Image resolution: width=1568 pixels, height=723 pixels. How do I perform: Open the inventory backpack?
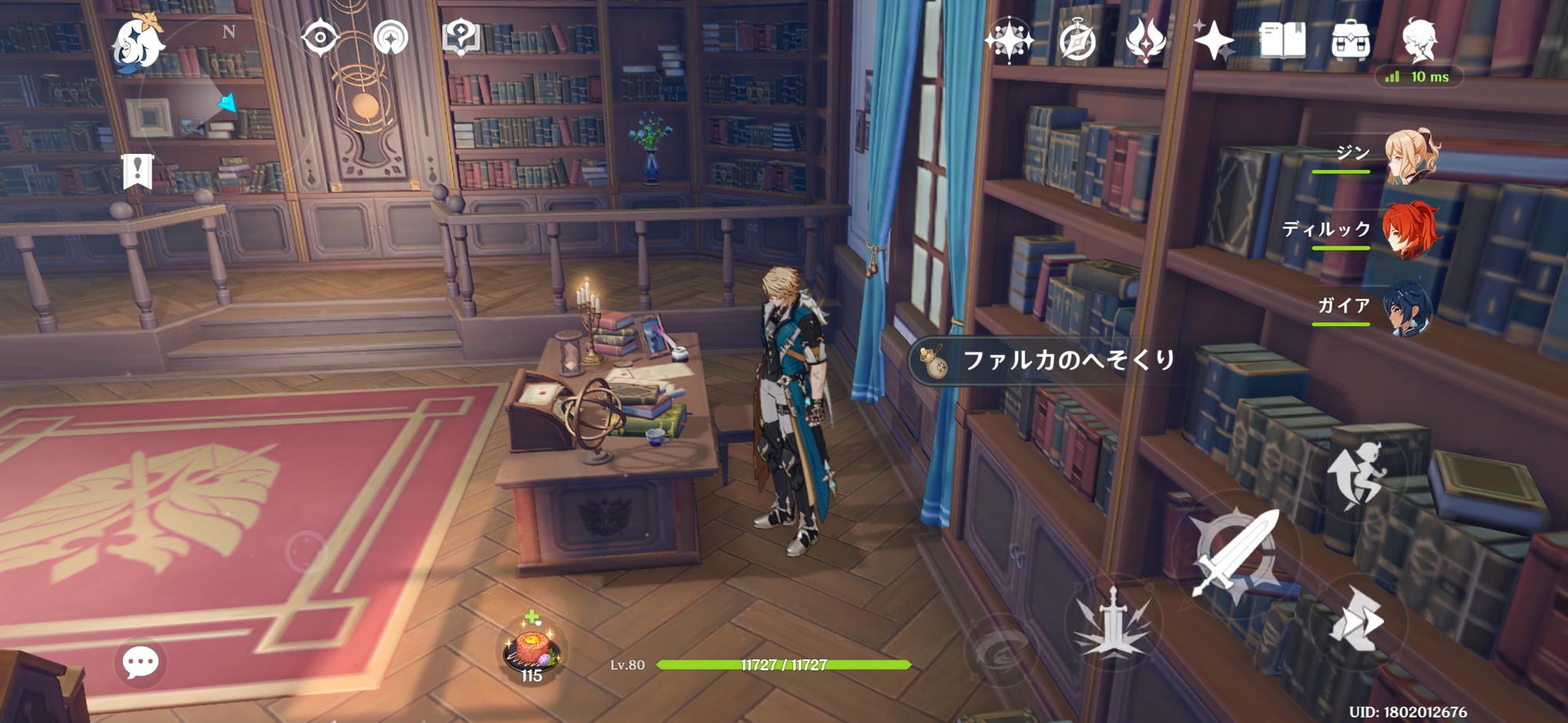1351,41
